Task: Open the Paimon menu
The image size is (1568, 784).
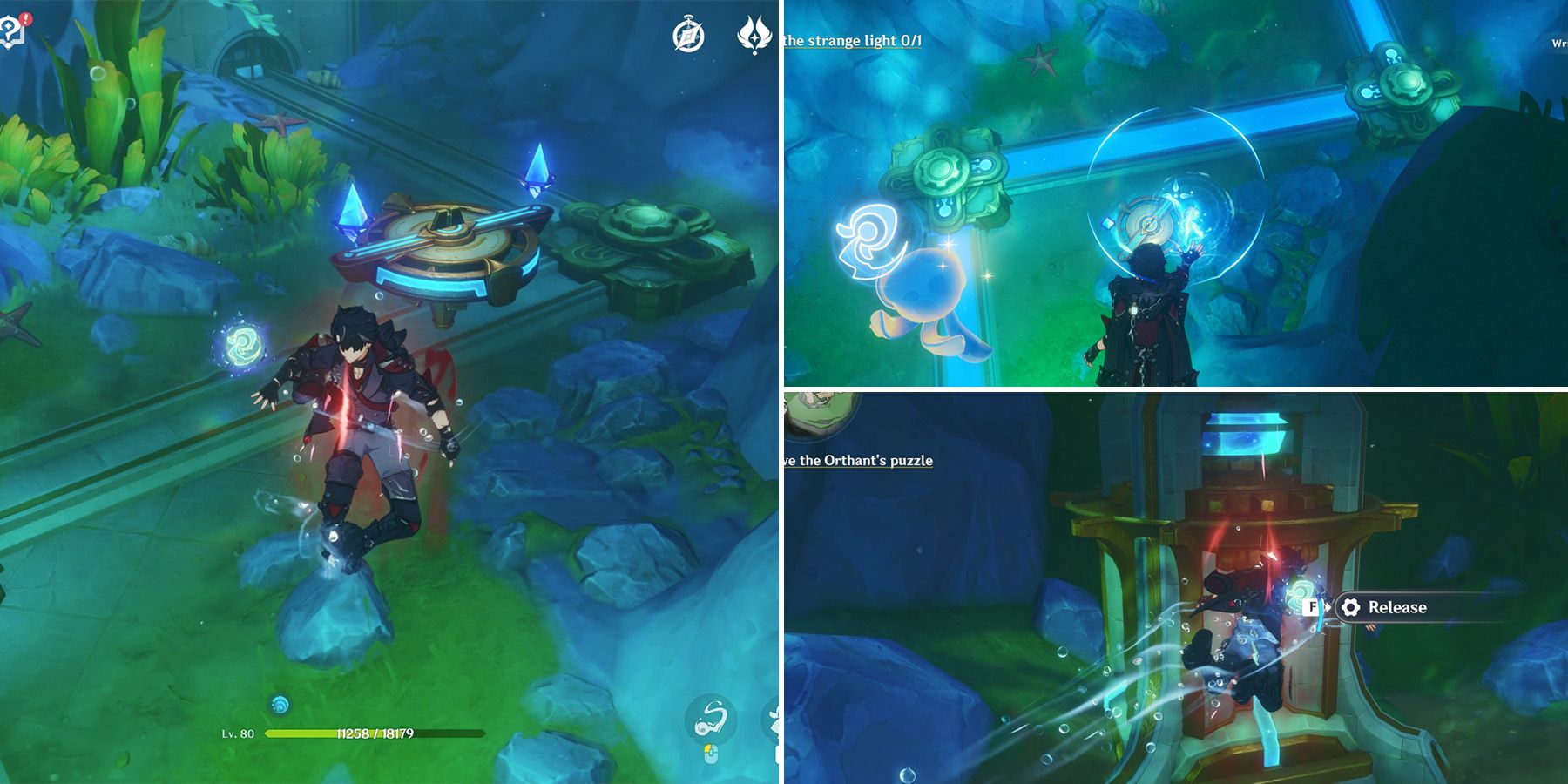Action: tap(10, 29)
